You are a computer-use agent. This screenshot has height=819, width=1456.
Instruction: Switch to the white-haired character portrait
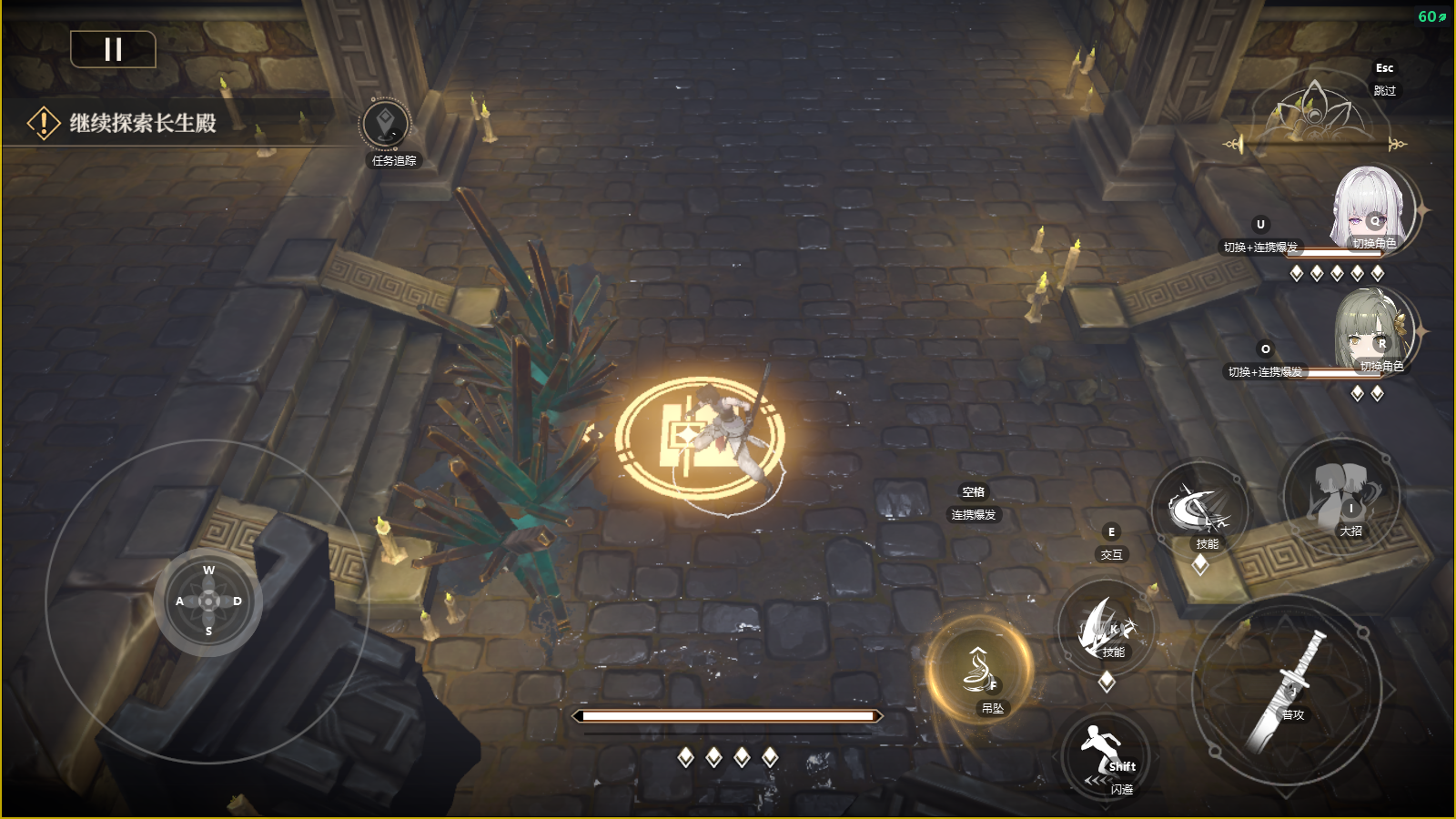[1371, 210]
